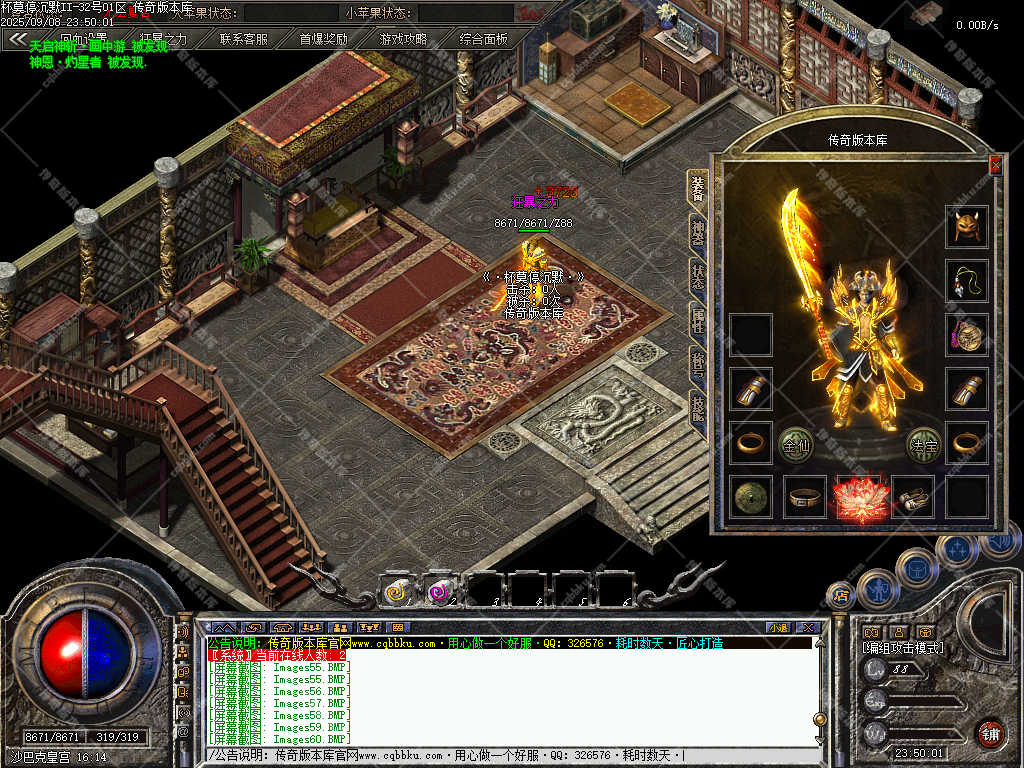Viewport: 1024px width, 768px height.
Task: Open the 游戏攻略 (Game Guide) menu
Action: [x=404, y=40]
